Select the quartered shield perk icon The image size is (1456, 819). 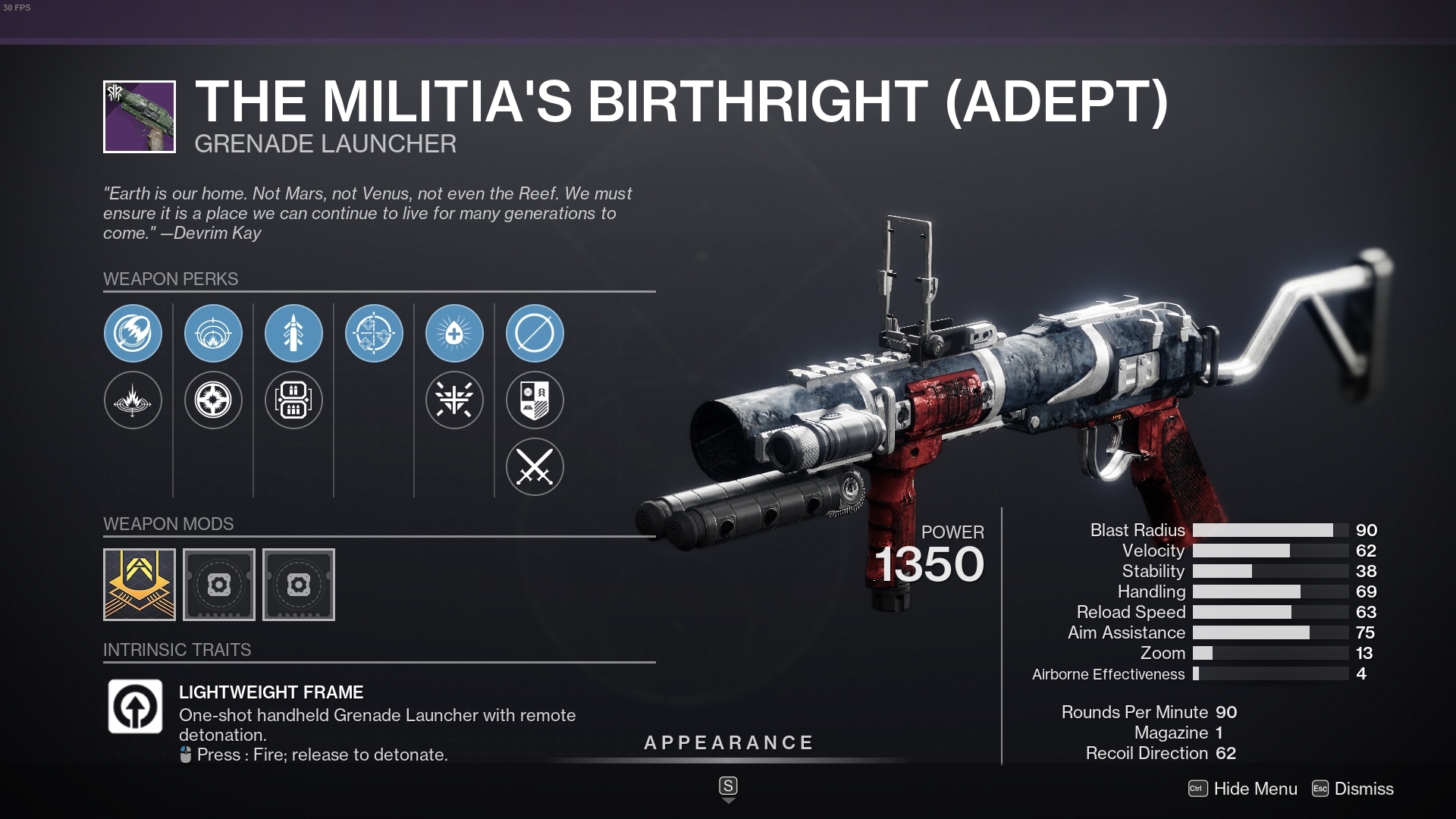pyautogui.click(x=535, y=400)
